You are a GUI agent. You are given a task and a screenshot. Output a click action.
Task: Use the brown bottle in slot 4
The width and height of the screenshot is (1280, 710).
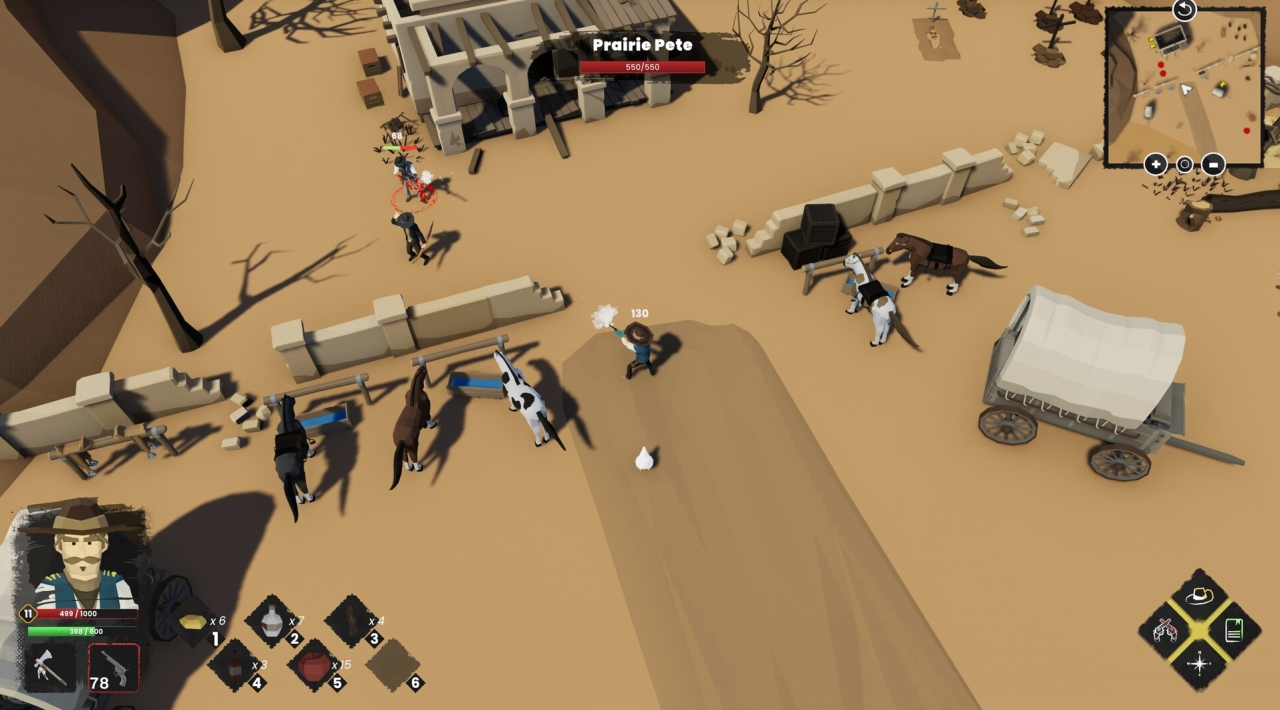(x=234, y=665)
